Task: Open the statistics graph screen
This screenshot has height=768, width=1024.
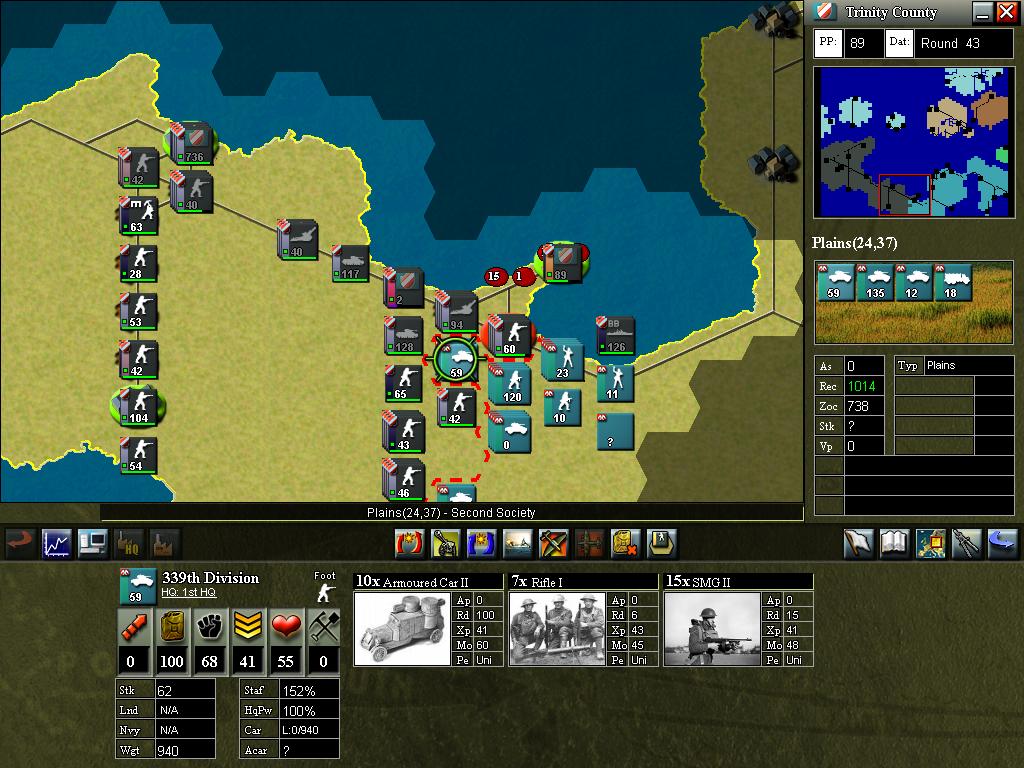Action: click(x=56, y=543)
